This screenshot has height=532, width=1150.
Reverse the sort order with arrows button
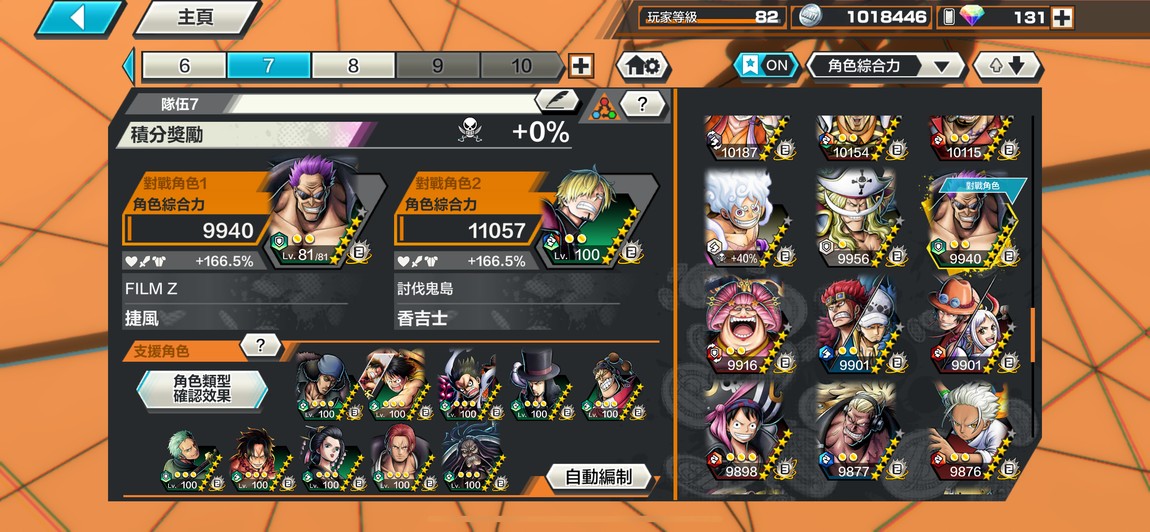coord(1007,66)
